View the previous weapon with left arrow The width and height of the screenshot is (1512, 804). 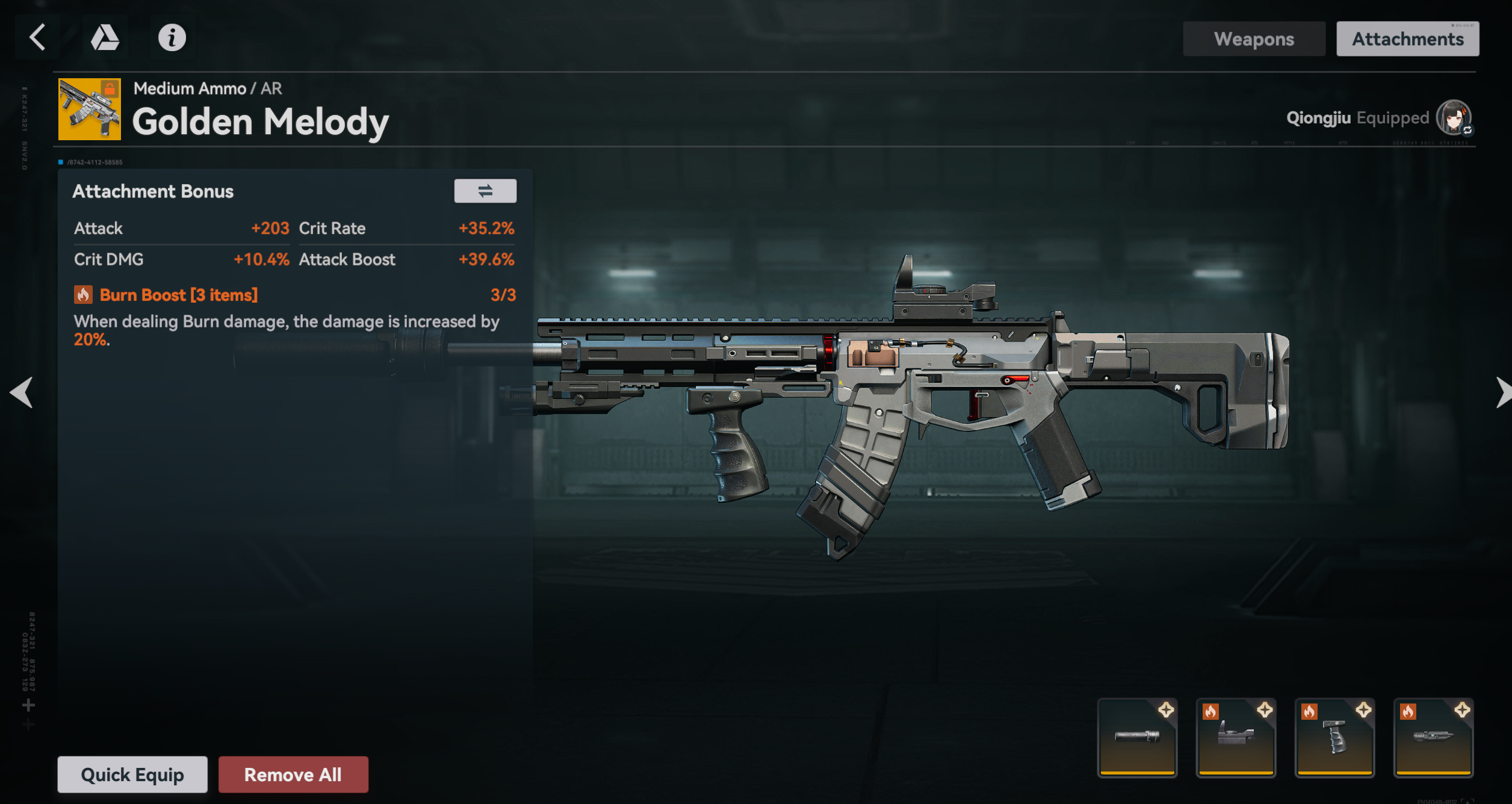(22, 392)
